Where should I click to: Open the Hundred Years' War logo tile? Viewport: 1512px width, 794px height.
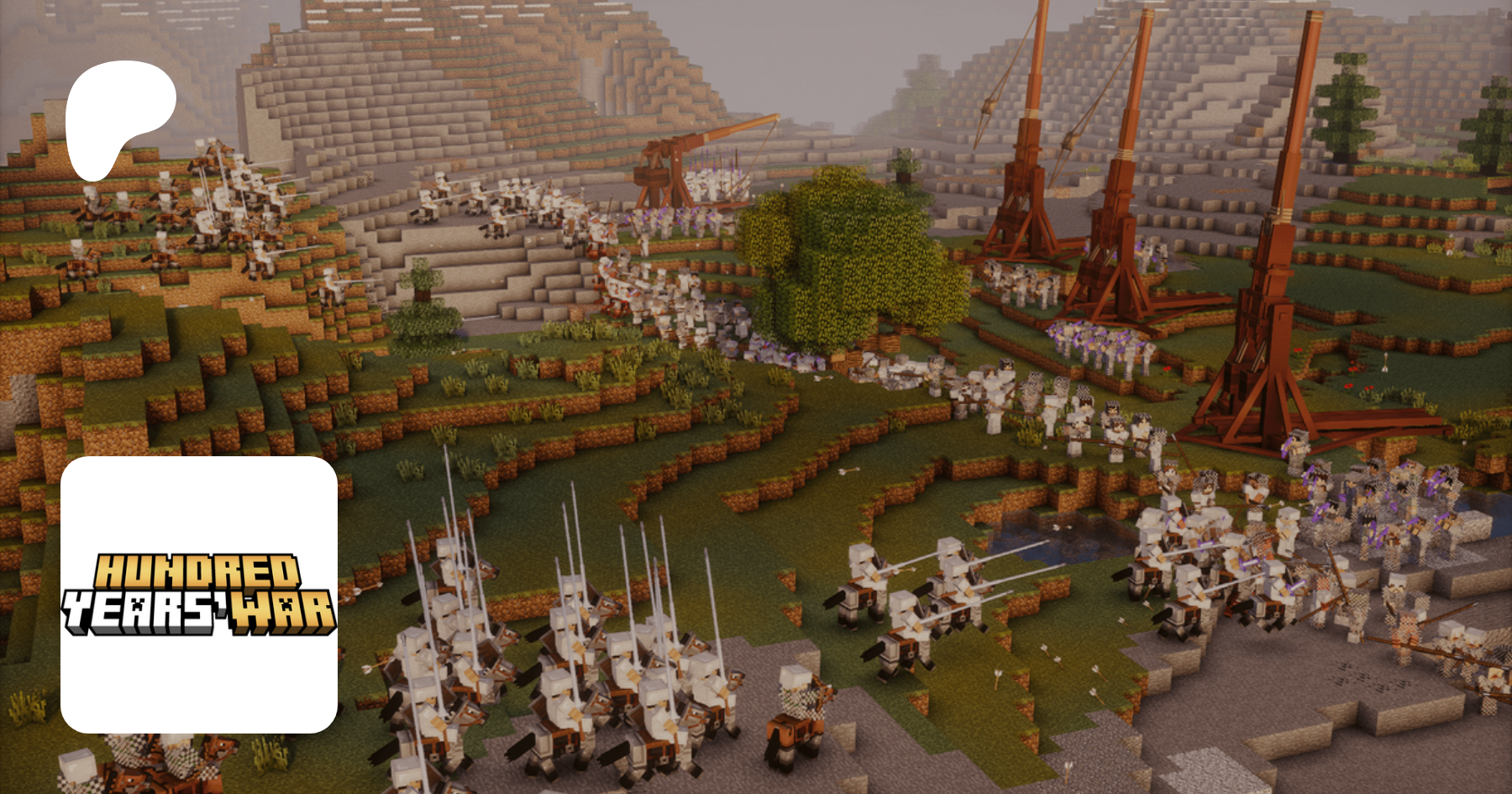(199, 594)
